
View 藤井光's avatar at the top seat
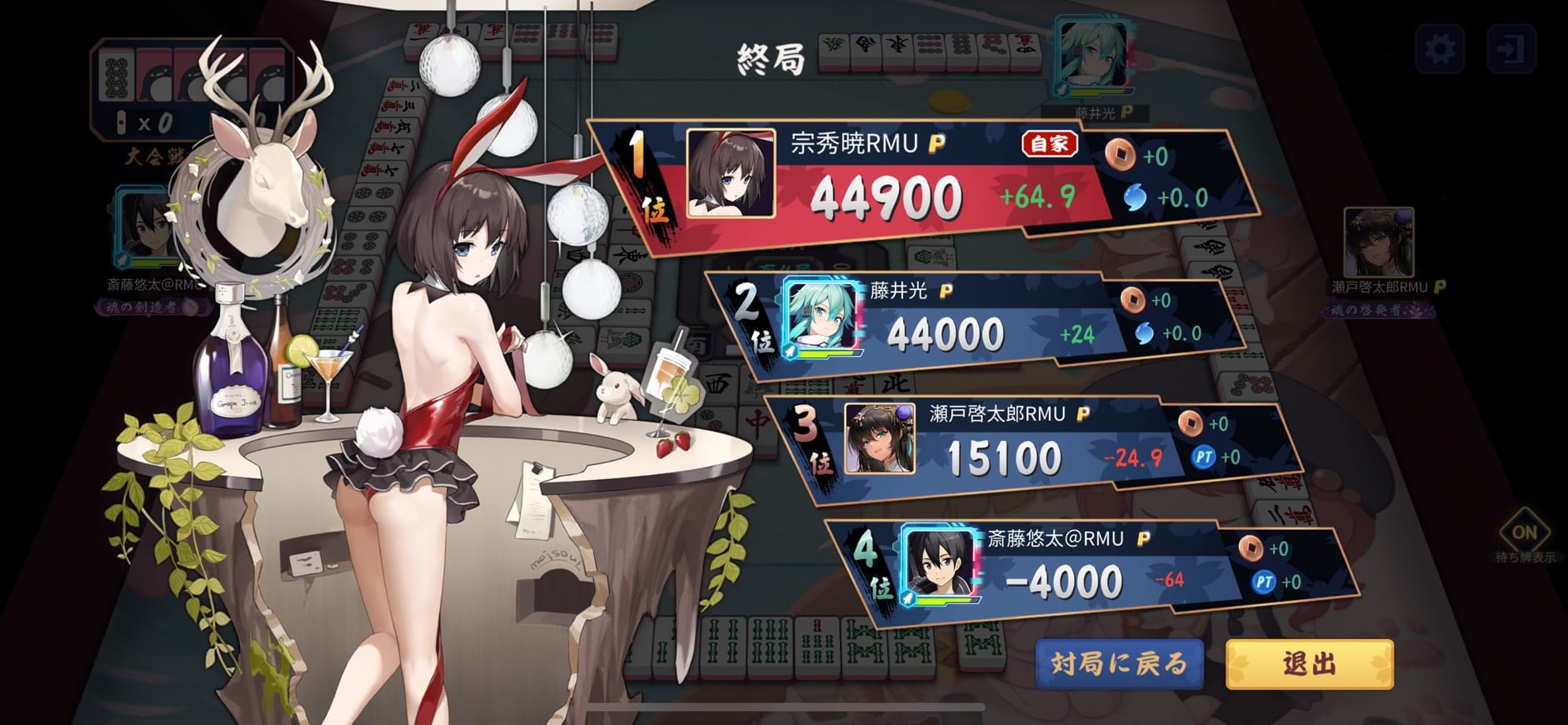tap(1093, 56)
